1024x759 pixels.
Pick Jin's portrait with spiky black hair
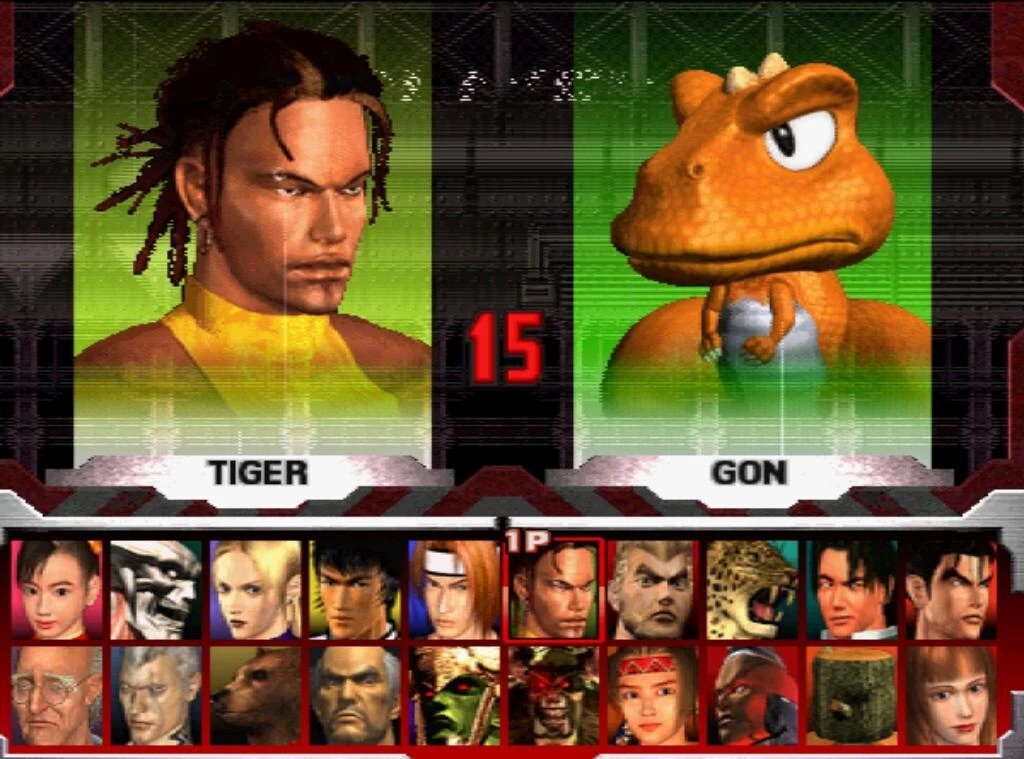(x=950, y=589)
